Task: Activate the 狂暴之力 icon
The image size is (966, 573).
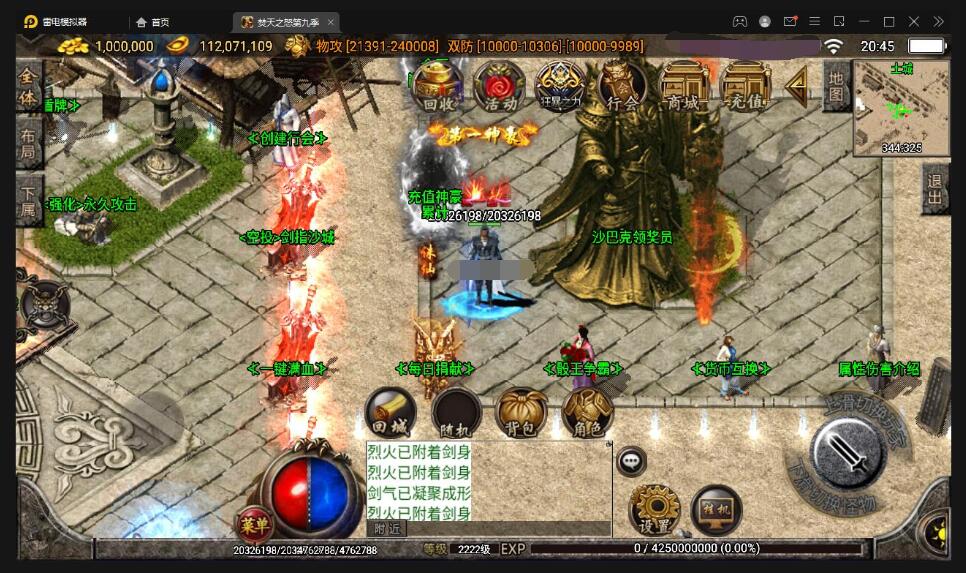Action: 560,86
